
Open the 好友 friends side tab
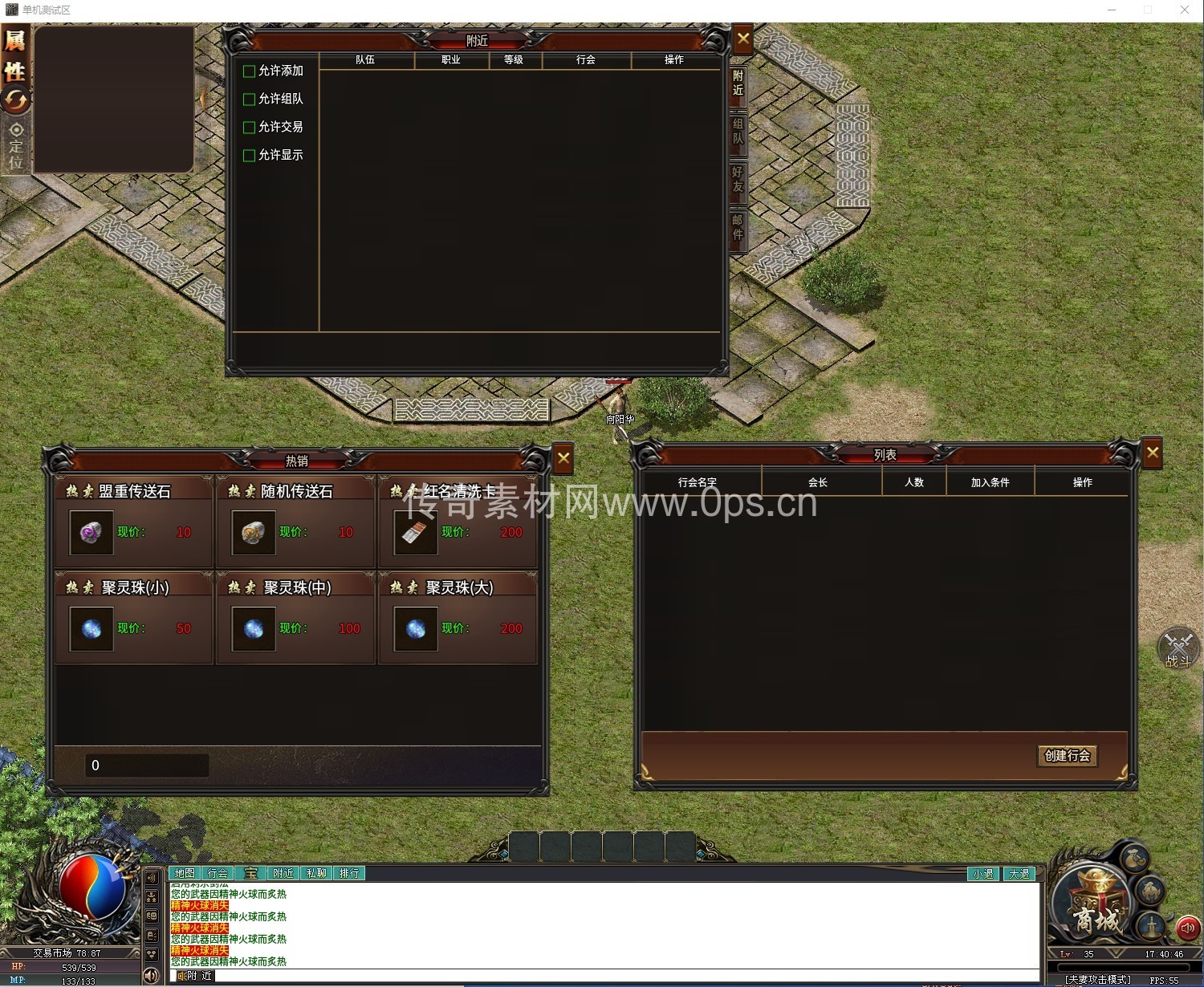click(x=738, y=180)
